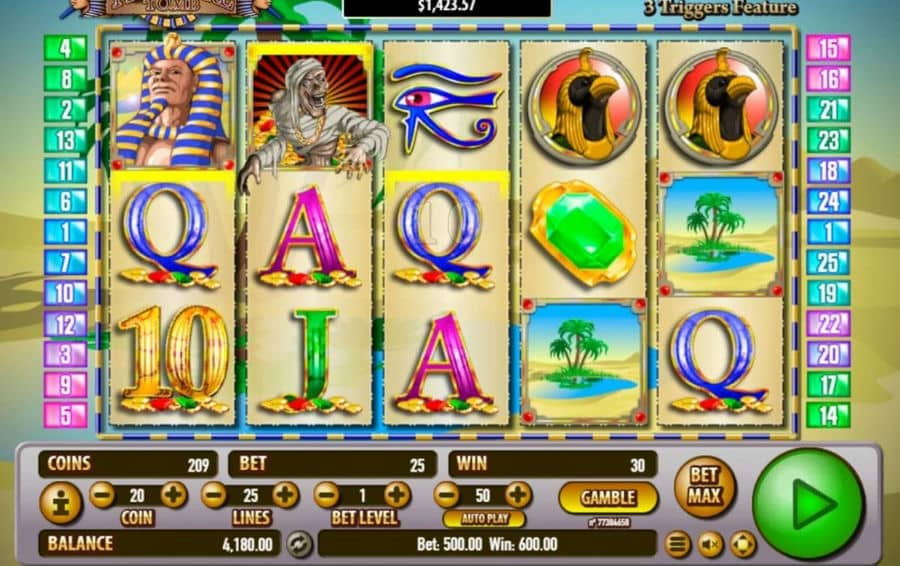Decrease the auto play spin count

click(447, 494)
